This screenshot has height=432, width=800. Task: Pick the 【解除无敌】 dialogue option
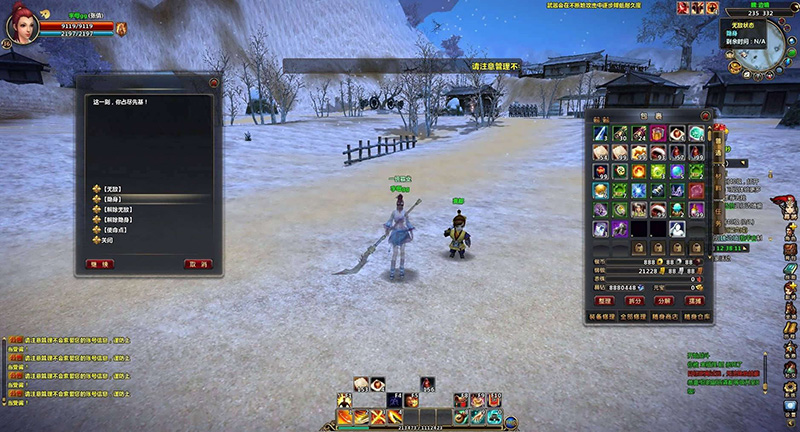click(117, 209)
